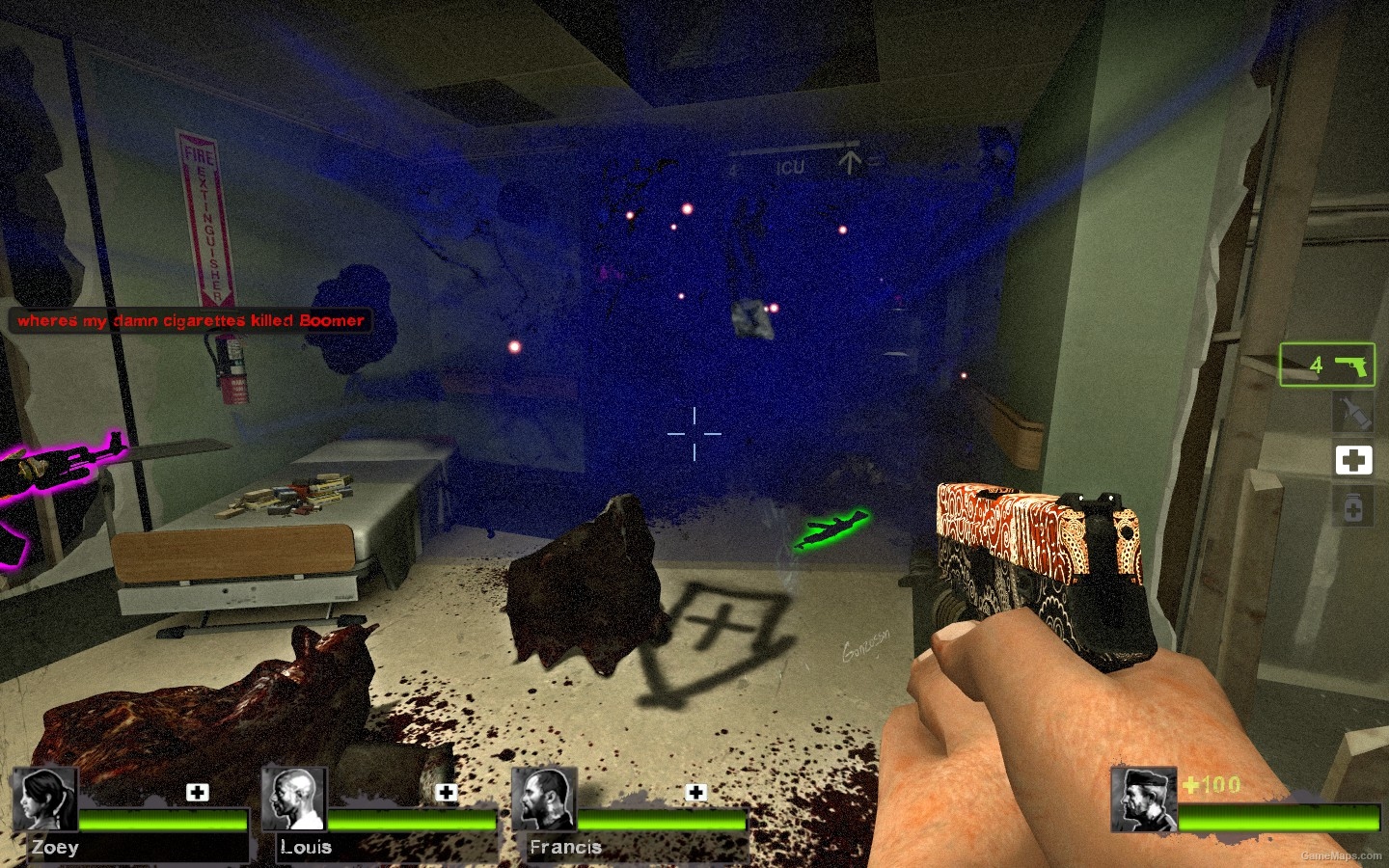Click the player portrait at bottom right
This screenshot has width=1389, height=868.
pos(1145,798)
